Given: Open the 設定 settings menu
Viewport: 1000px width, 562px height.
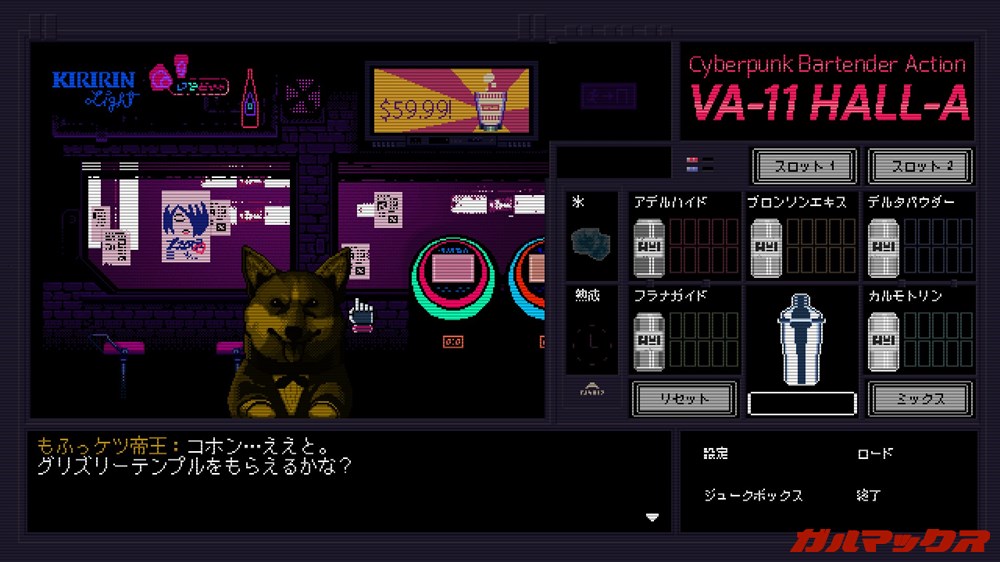Looking at the screenshot, I should click(716, 454).
